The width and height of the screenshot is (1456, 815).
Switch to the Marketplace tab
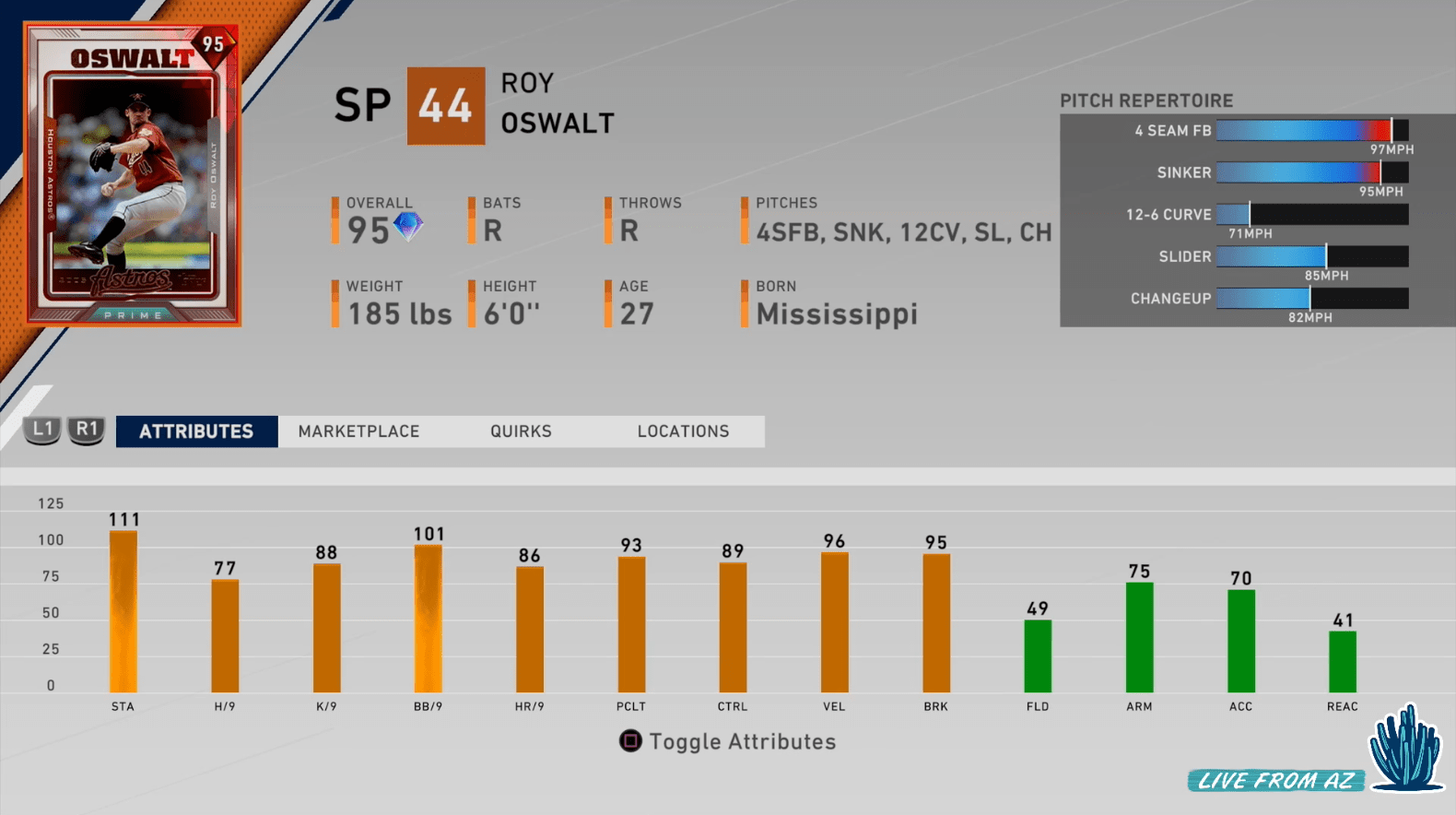pyautogui.click(x=358, y=431)
